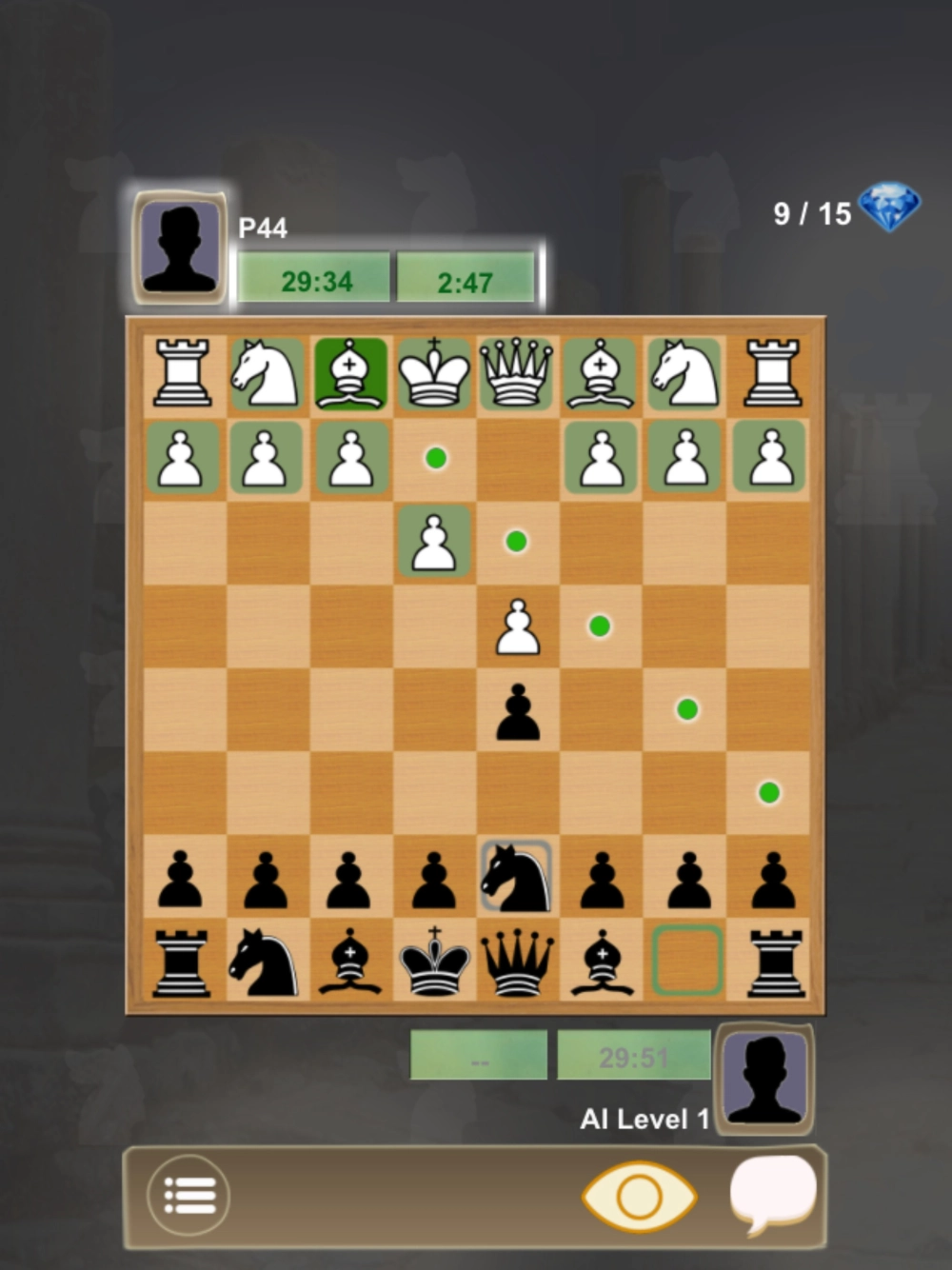Click the lone black pawn in the center
Image resolution: width=952 pixels, height=1270 pixels.
tap(517, 711)
